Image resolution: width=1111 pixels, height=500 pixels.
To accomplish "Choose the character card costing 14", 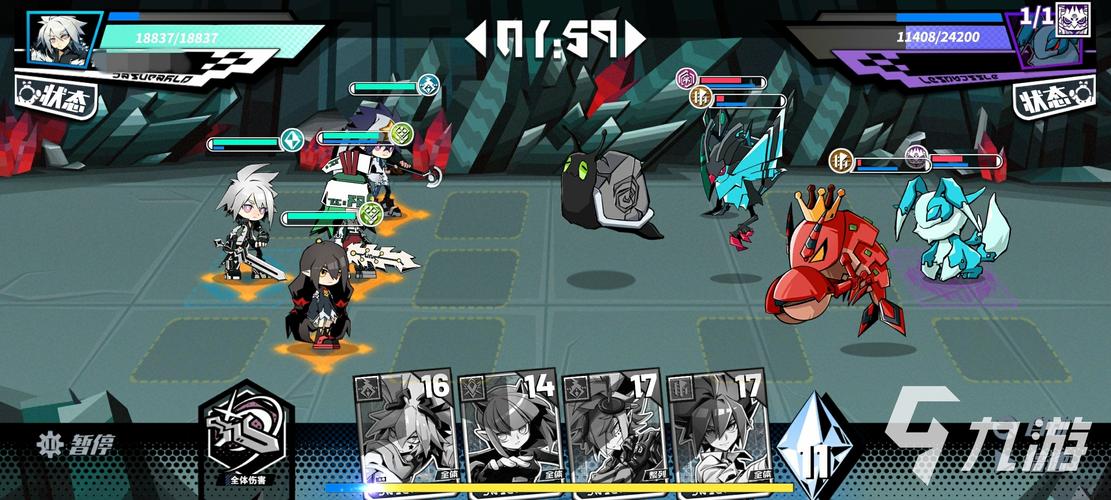I will (508, 427).
